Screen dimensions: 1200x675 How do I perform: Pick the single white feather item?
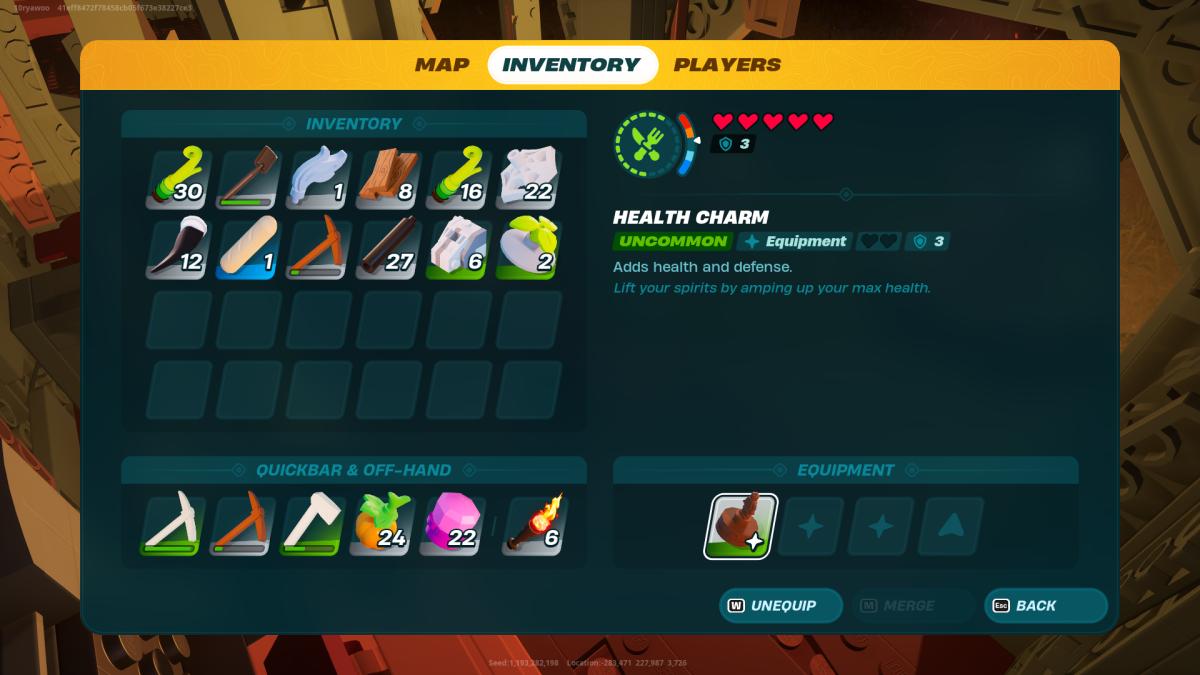click(318, 178)
